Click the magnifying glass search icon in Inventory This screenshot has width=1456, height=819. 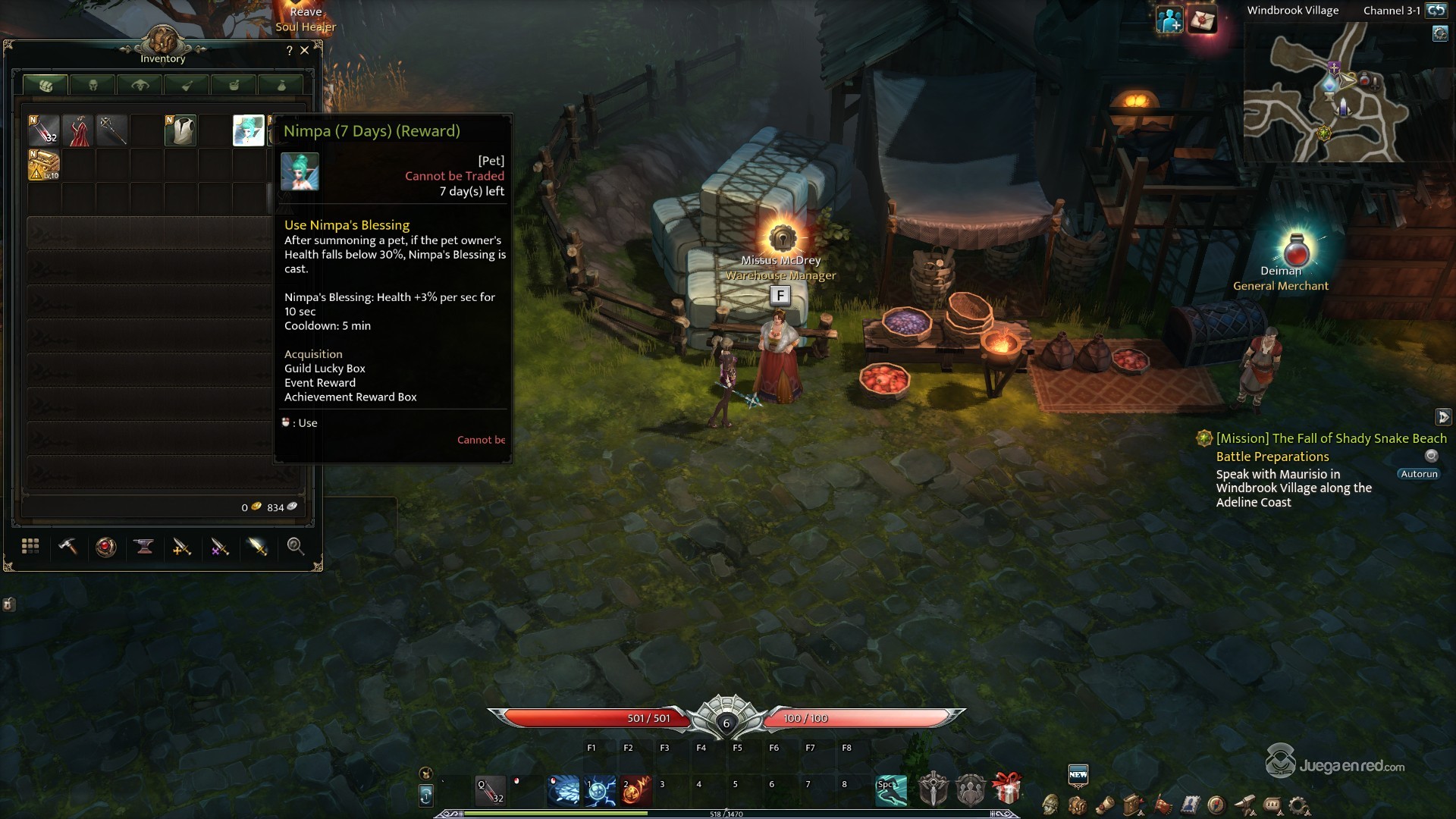pos(296,547)
